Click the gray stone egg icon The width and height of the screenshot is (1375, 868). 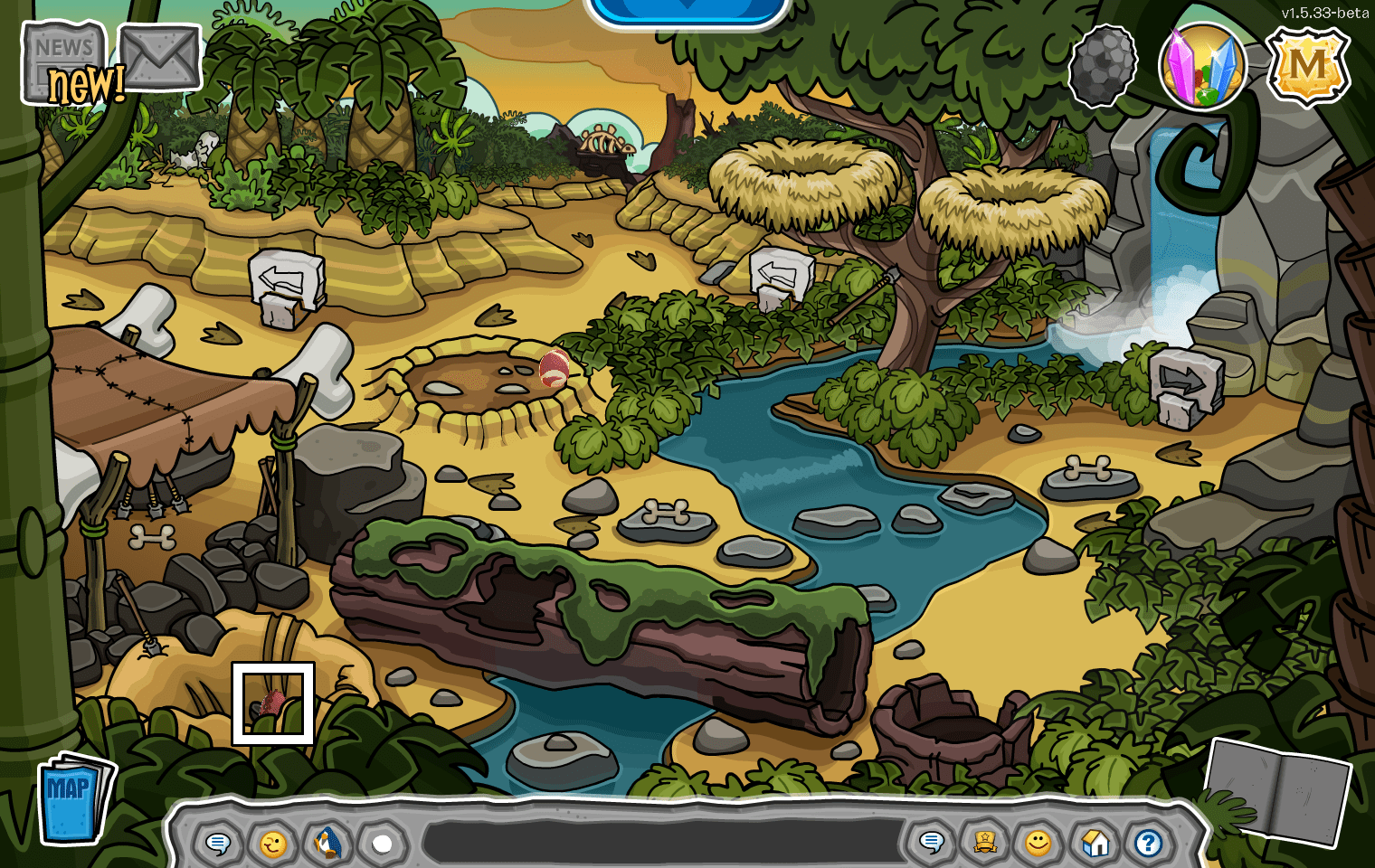[x=1102, y=65]
